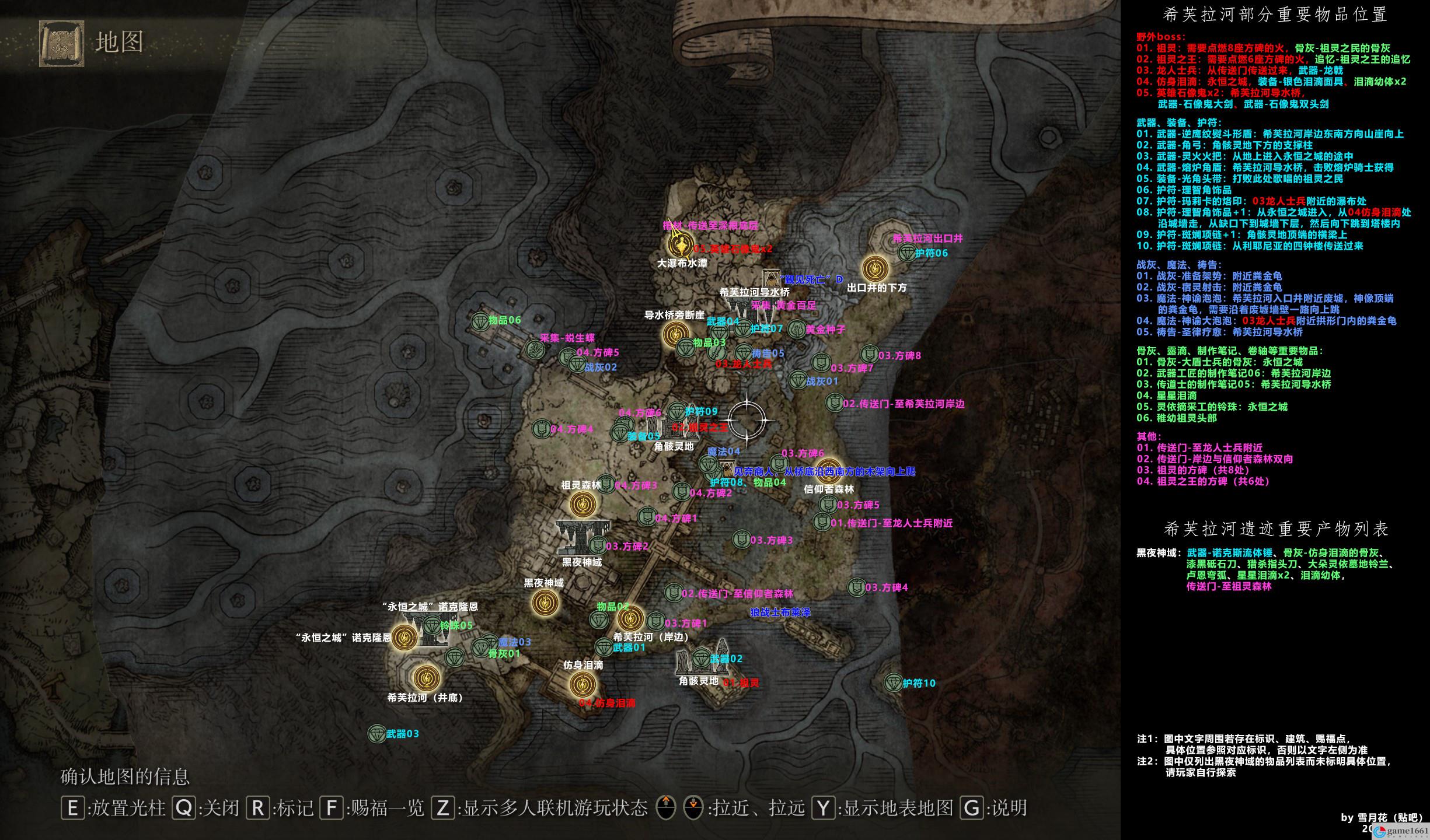Pick the 希芙拉河（井底）grace marker
The image size is (1430, 840).
point(425,678)
